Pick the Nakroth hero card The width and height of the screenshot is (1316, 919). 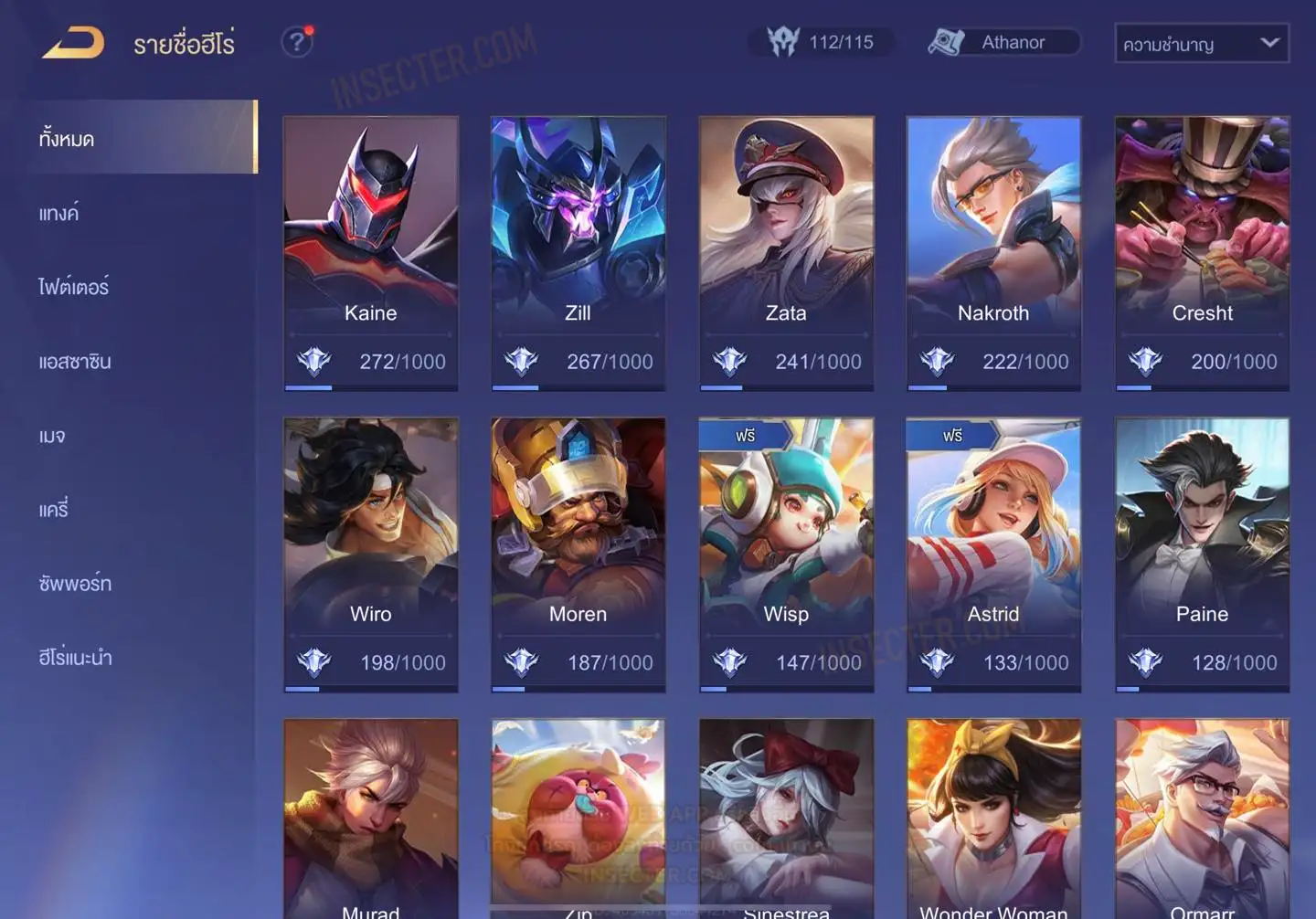coord(993,253)
